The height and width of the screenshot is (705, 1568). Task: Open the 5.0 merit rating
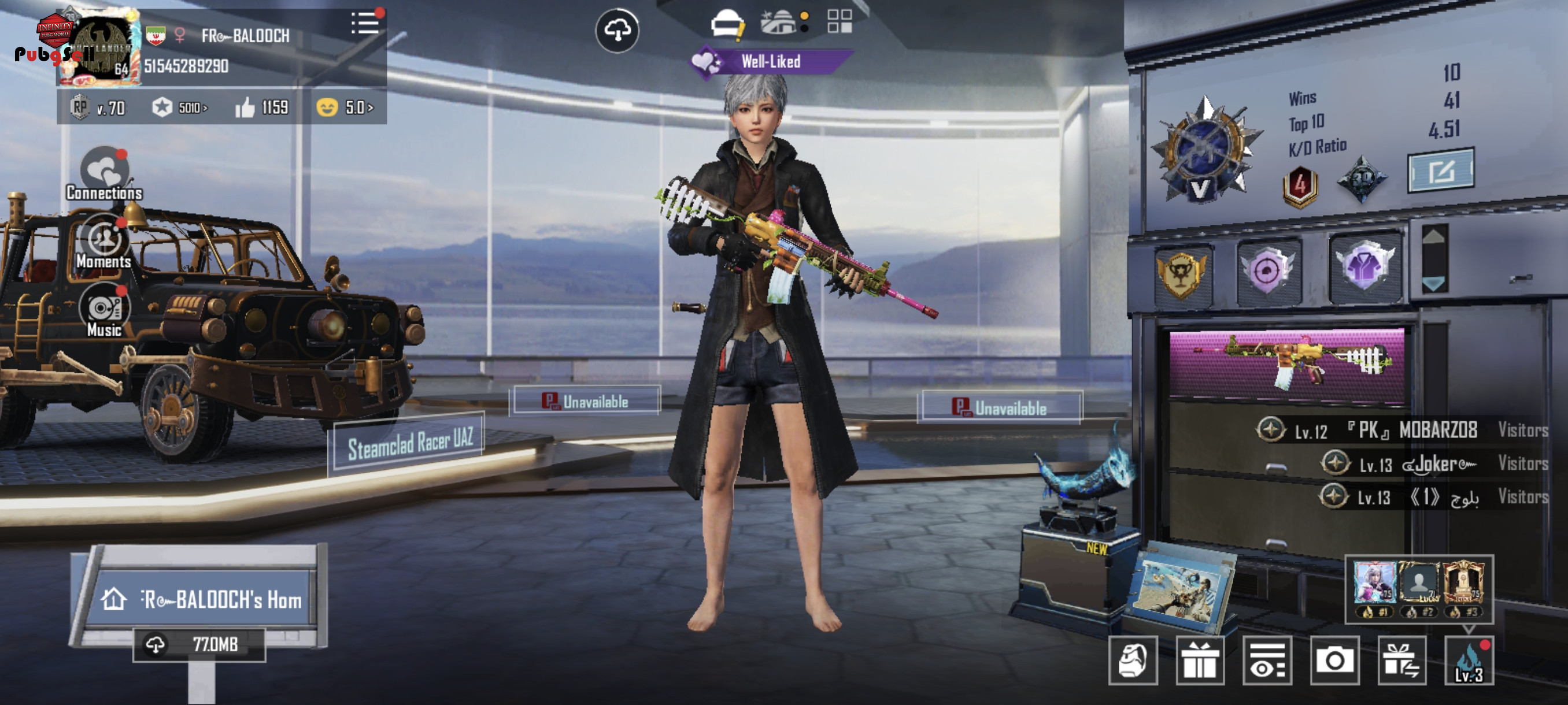(x=345, y=108)
